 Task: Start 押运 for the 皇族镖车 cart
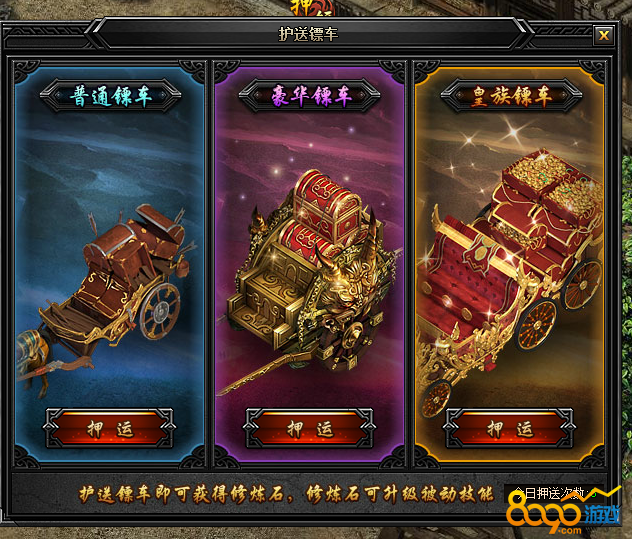tap(509, 429)
